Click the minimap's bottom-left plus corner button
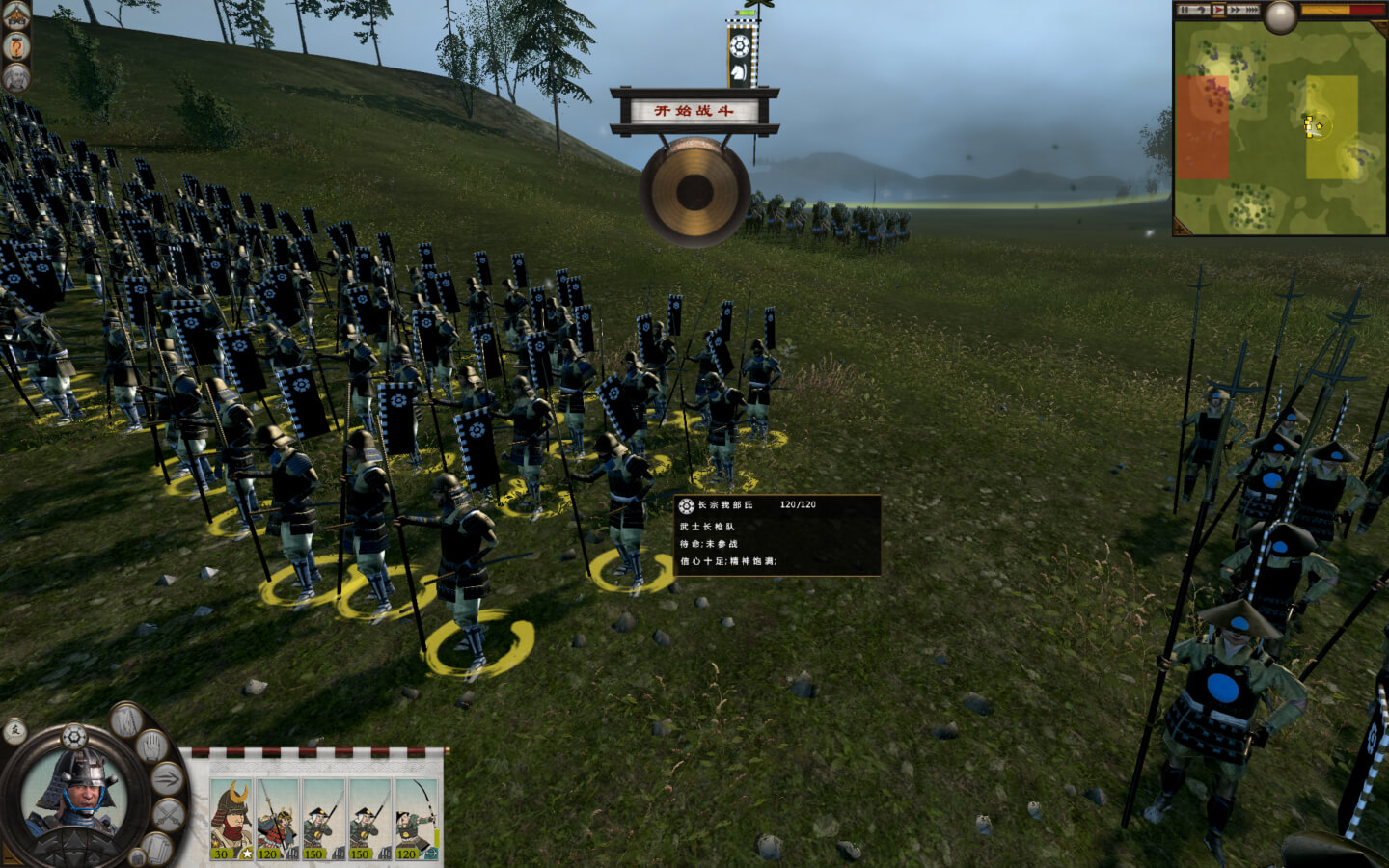The height and width of the screenshot is (868, 1389). pyautogui.click(x=1179, y=231)
